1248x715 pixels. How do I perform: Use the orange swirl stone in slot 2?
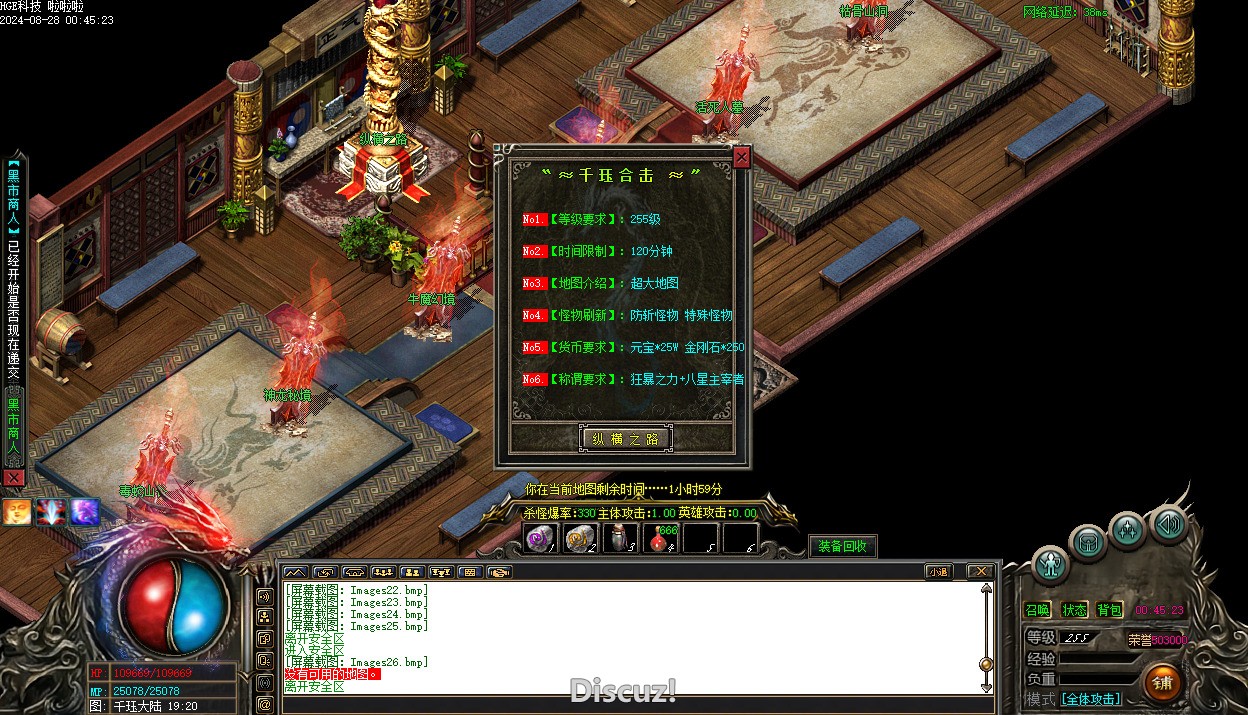pos(581,539)
